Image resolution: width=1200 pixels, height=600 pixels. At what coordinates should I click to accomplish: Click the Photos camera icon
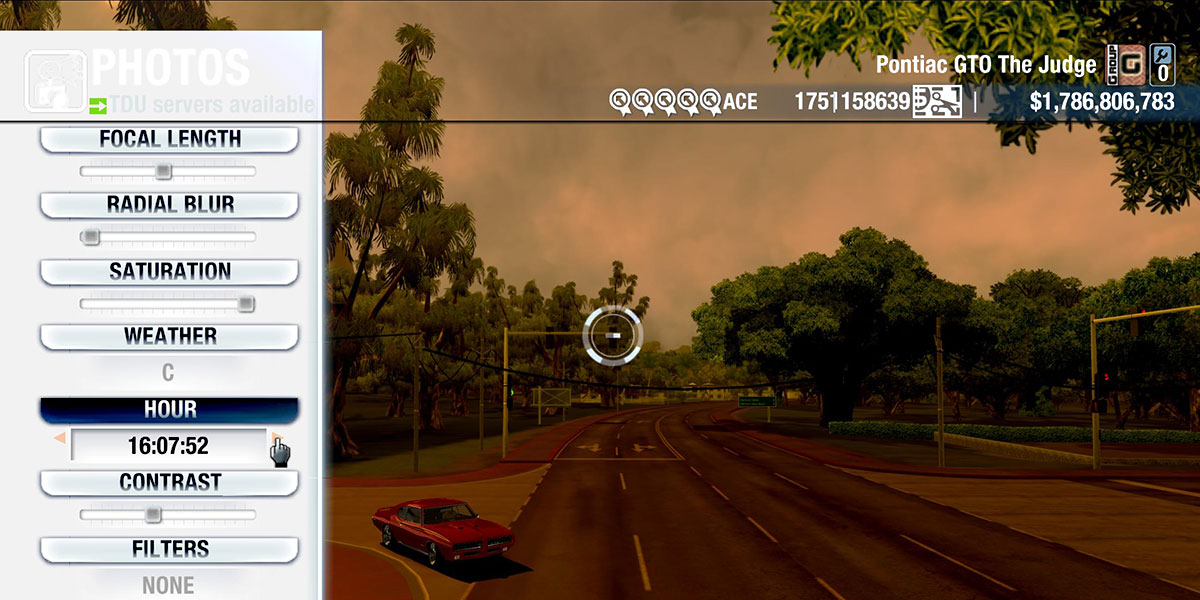point(55,80)
